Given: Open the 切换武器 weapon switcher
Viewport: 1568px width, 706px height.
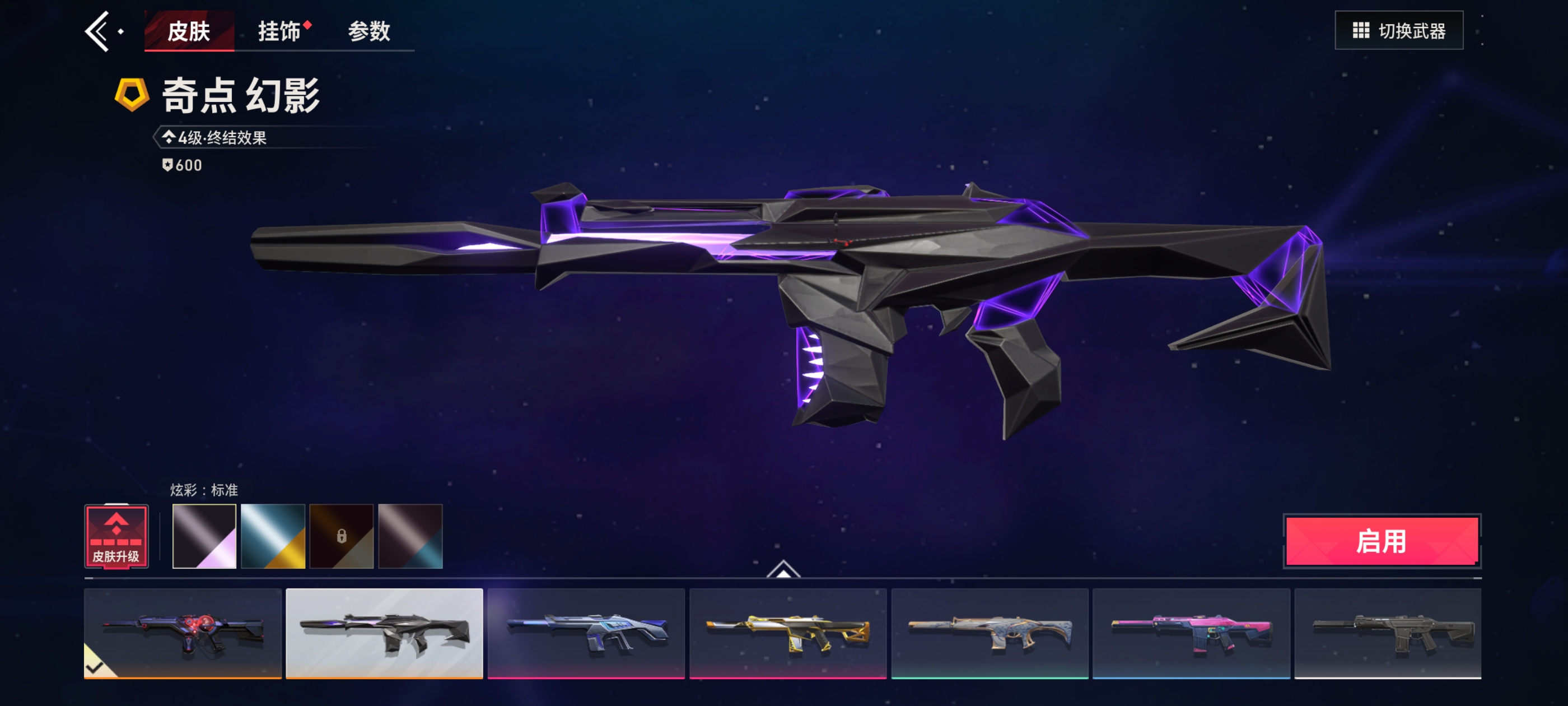Looking at the screenshot, I should tap(1398, 30).
